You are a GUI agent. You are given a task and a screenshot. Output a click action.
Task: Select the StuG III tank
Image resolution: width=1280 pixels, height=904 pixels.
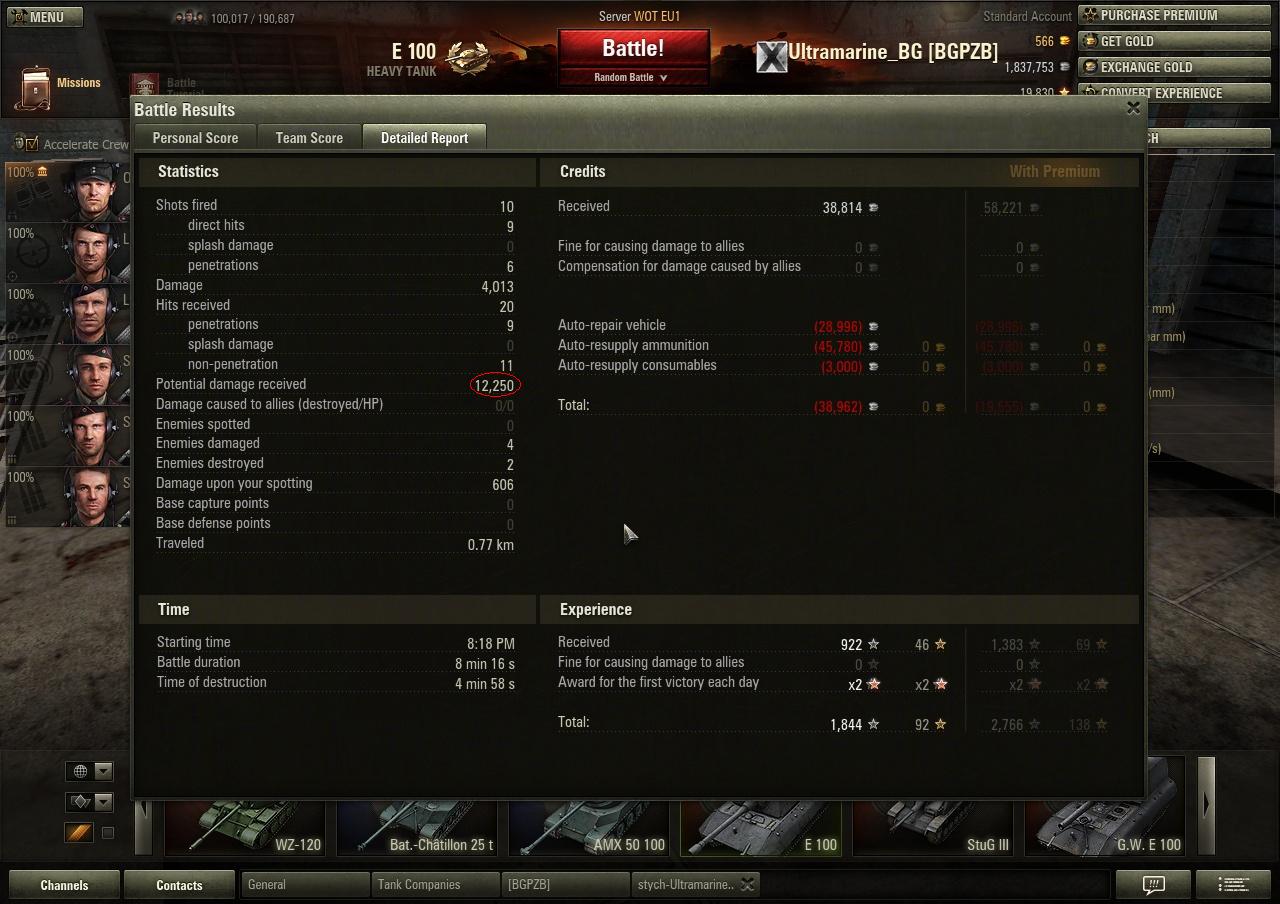(x=934, y=826)
